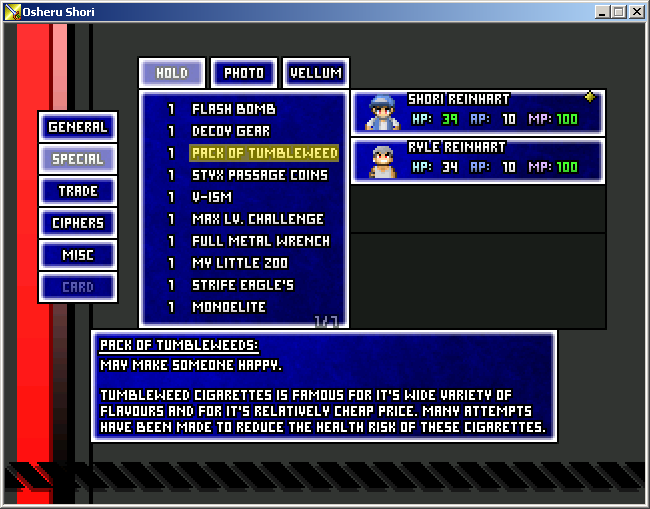Select the General category
This screenshot has height=509, width=650.
point(78,127)
